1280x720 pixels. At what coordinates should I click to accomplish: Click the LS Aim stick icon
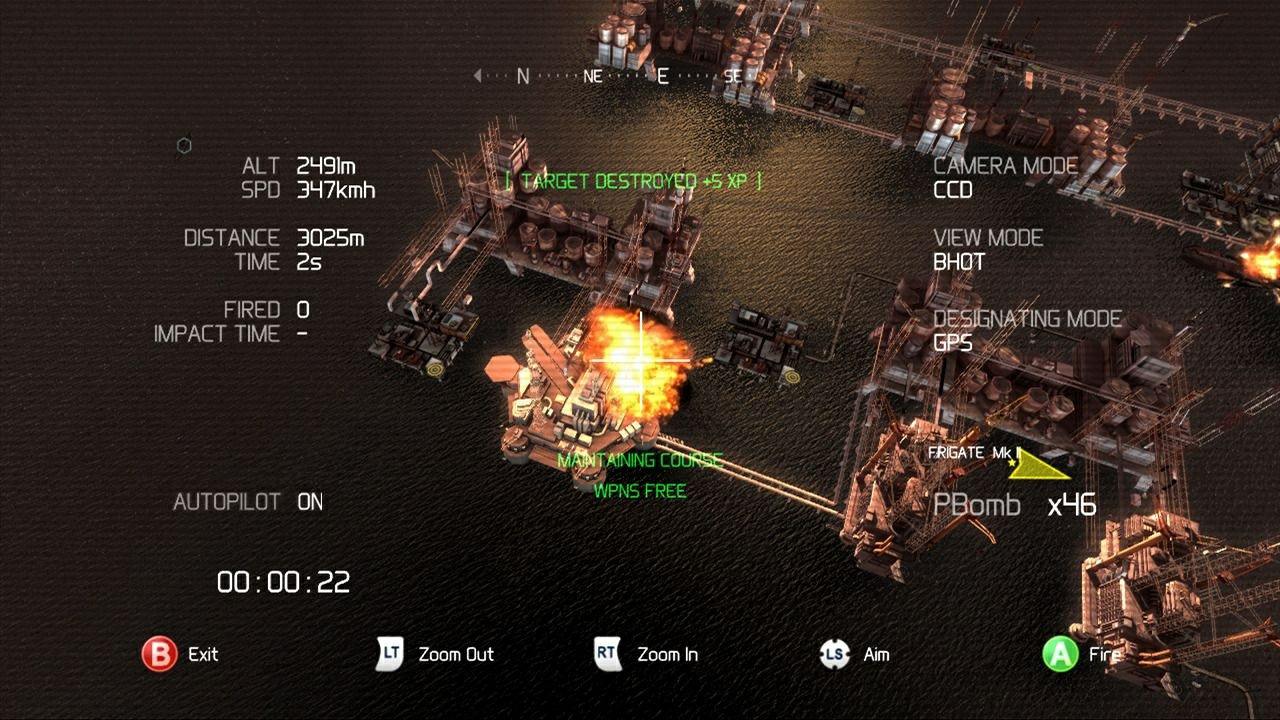835,655
